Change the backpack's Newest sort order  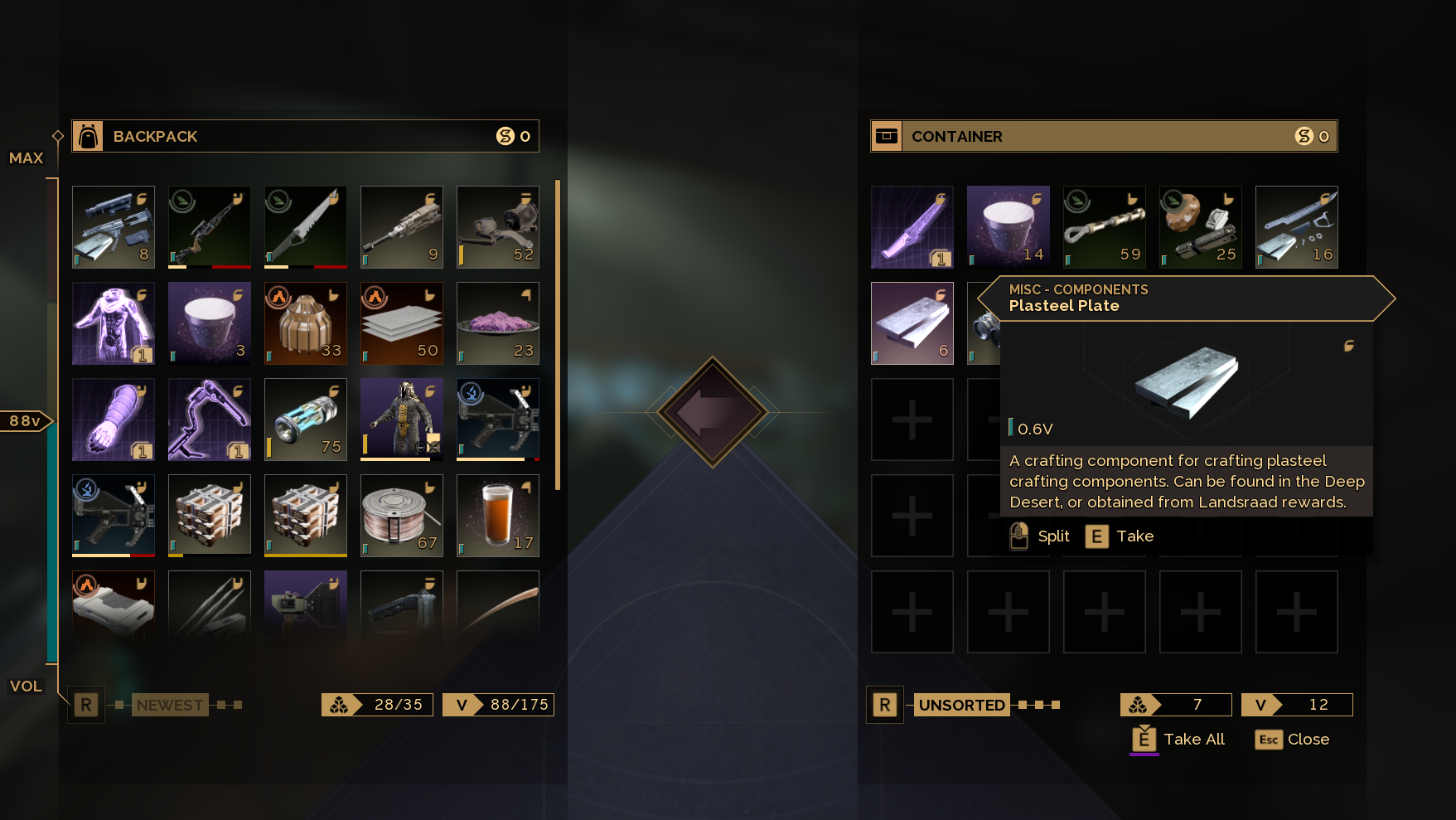tap(169, 705)
